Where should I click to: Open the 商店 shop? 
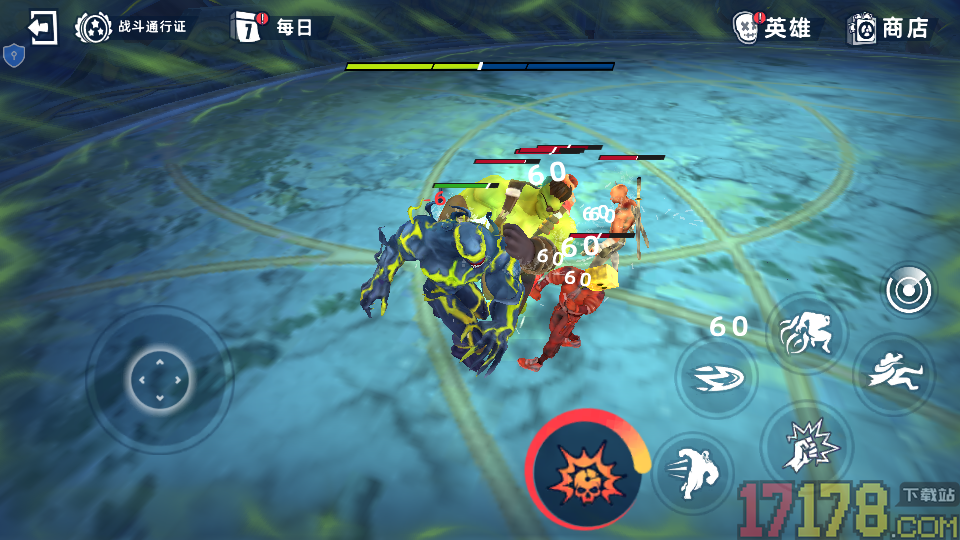tap(889, 27)
